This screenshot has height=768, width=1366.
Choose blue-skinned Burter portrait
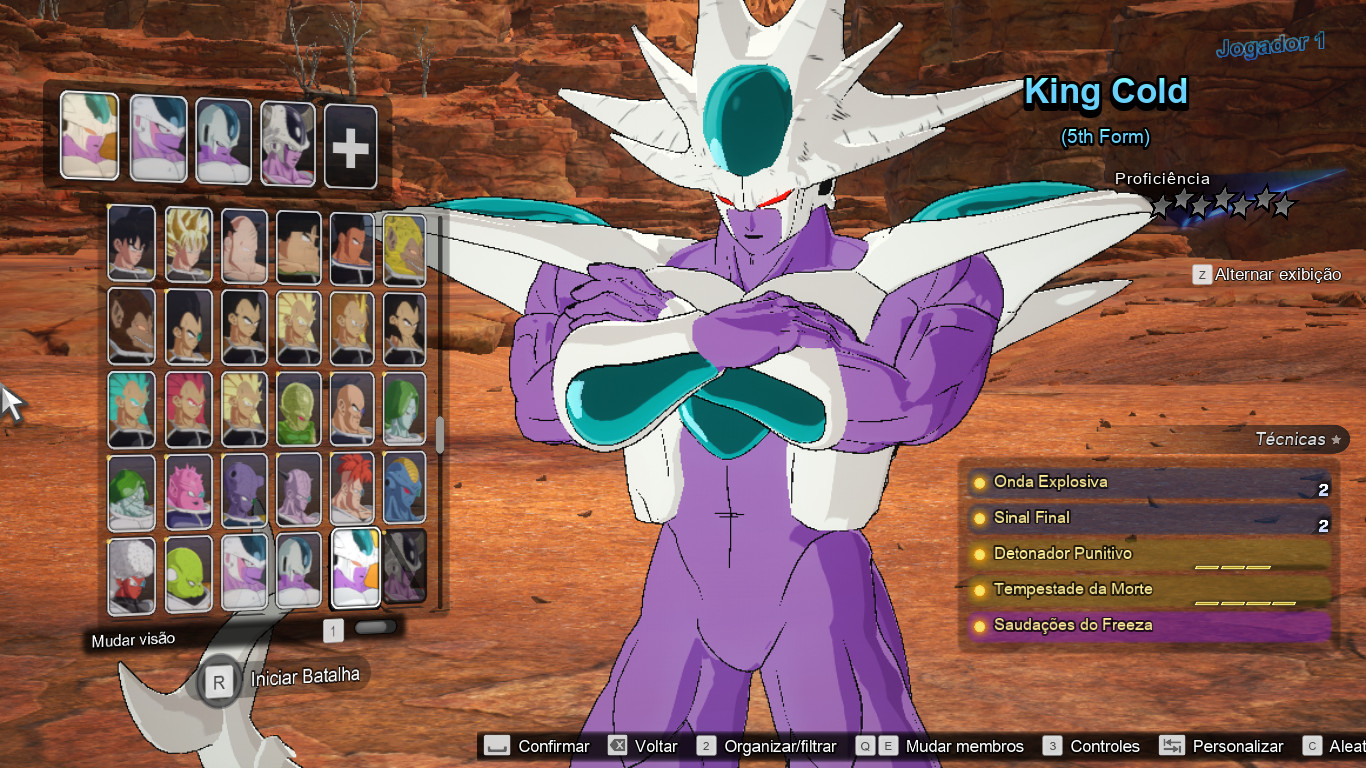click(x=404, y=490)
